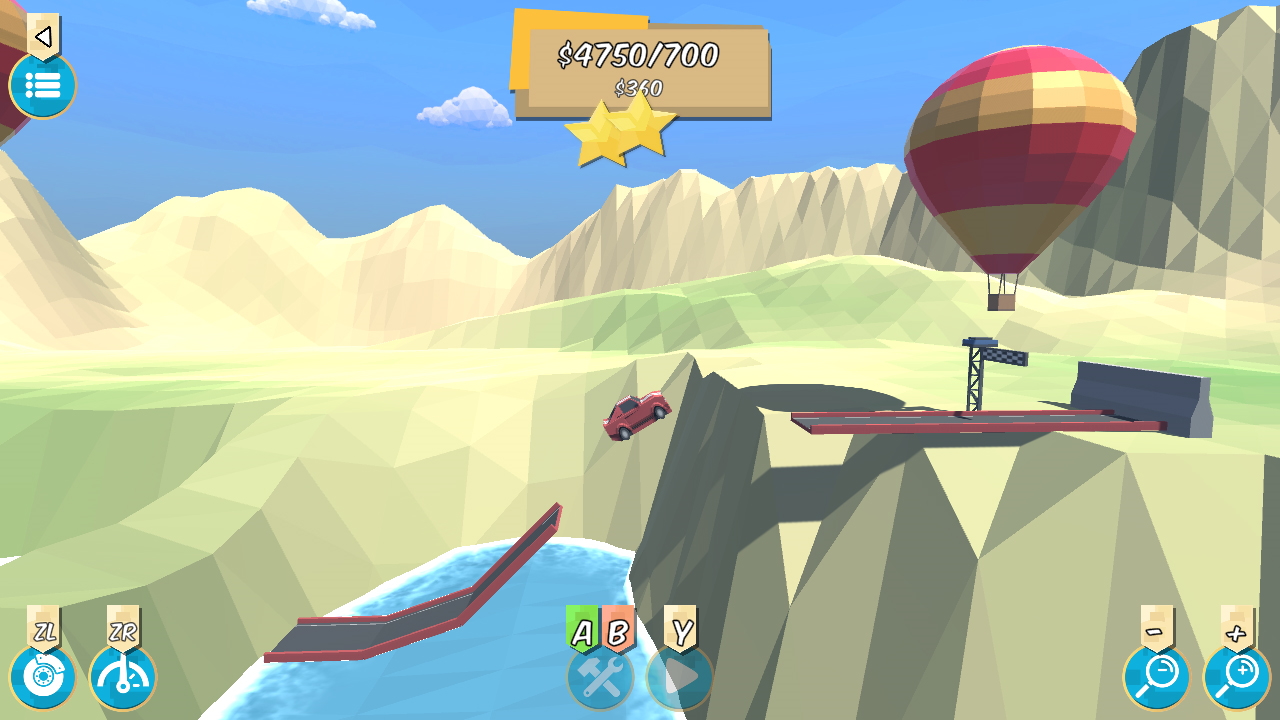Open the level list menu icon

point(42,87)
